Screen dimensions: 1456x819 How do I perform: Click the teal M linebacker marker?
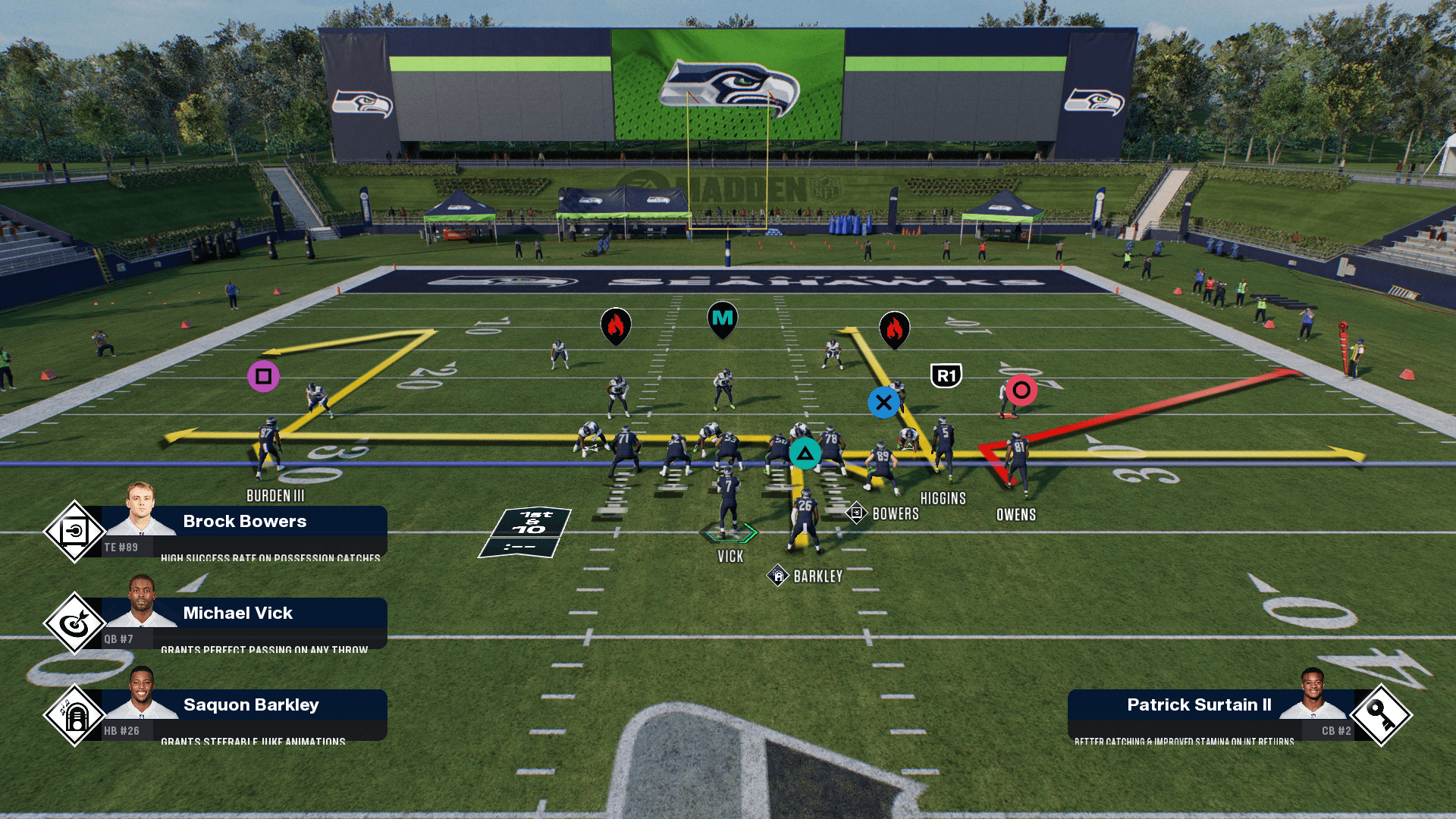[x=723, y=319]
